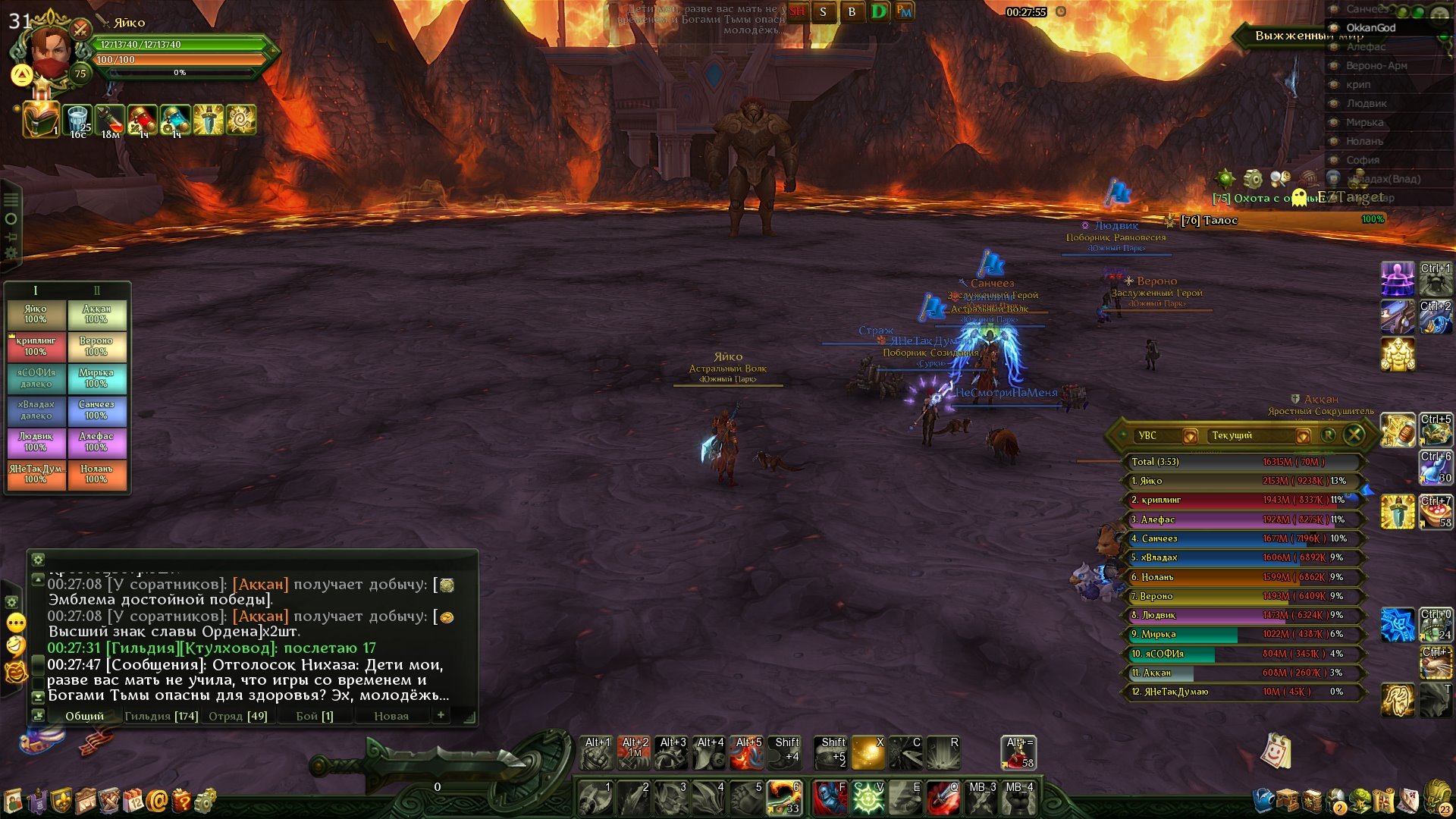
Task: Select raid member Аккан in raid frame
Action: coord(96,314)
